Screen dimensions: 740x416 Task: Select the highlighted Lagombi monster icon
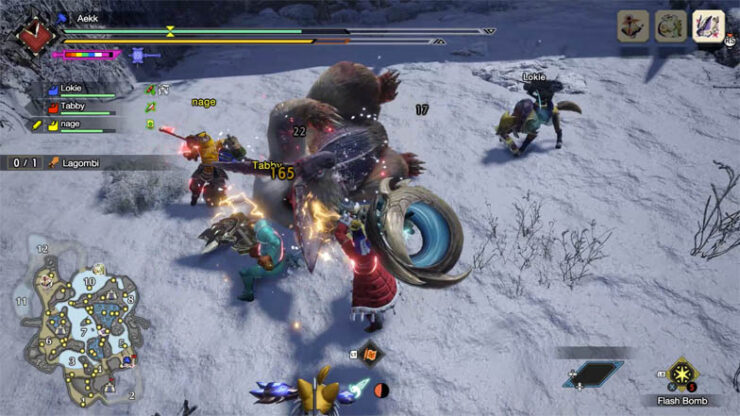(x=708, y=25)
